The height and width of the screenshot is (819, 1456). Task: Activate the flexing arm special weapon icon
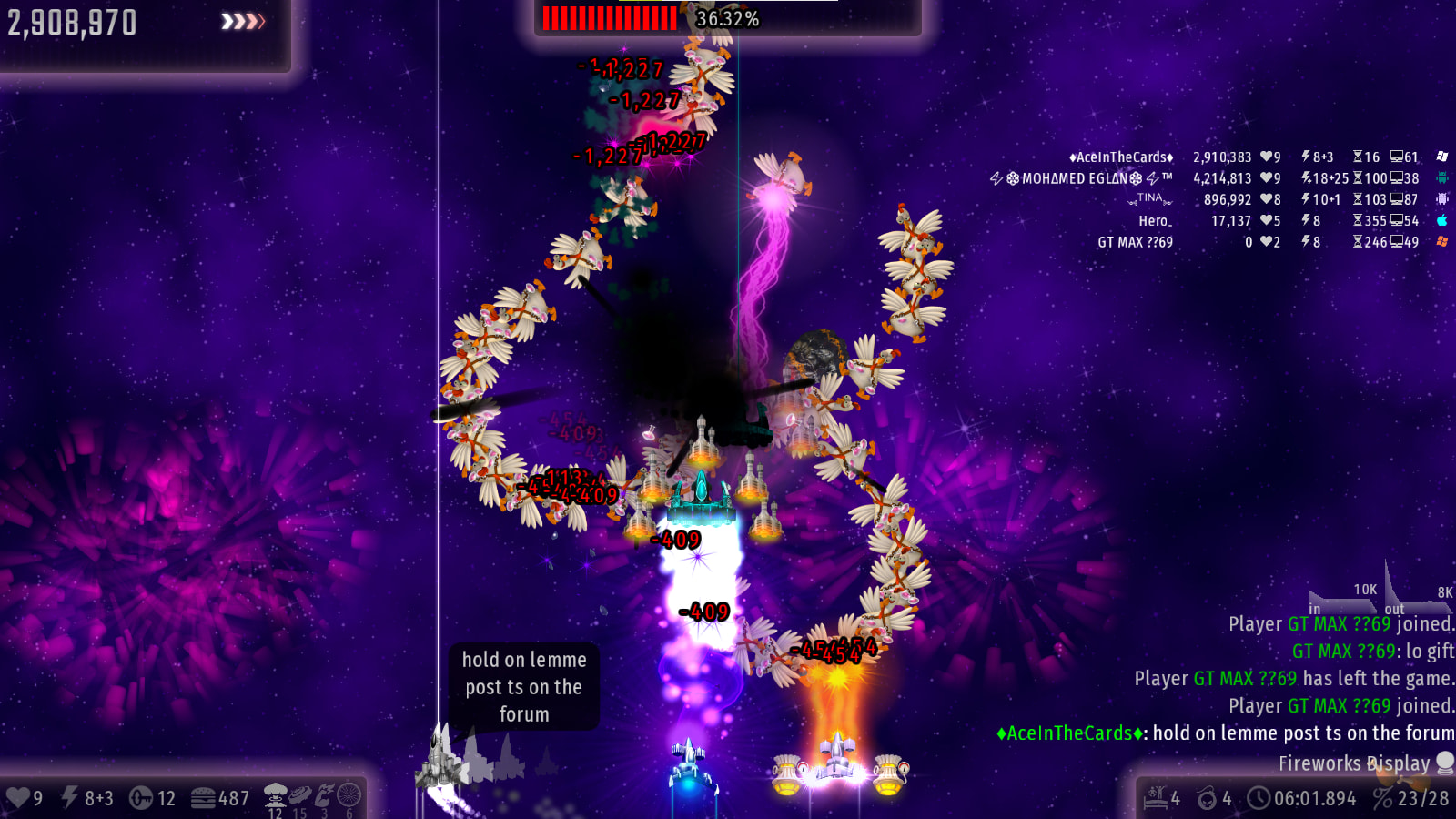click(324, 796)
